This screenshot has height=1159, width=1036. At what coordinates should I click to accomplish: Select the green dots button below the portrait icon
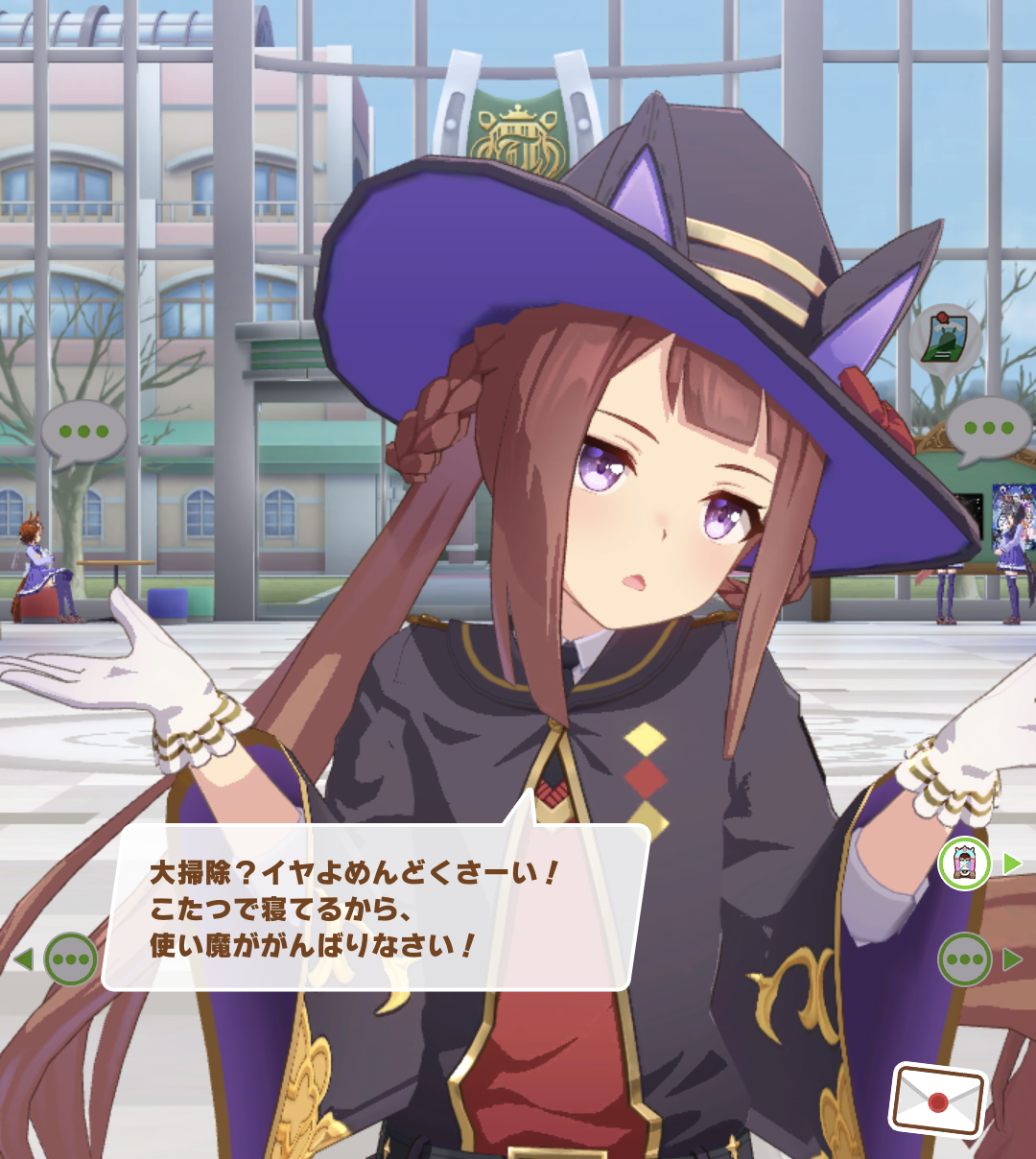pyautogui.click(x=964, y=958)
